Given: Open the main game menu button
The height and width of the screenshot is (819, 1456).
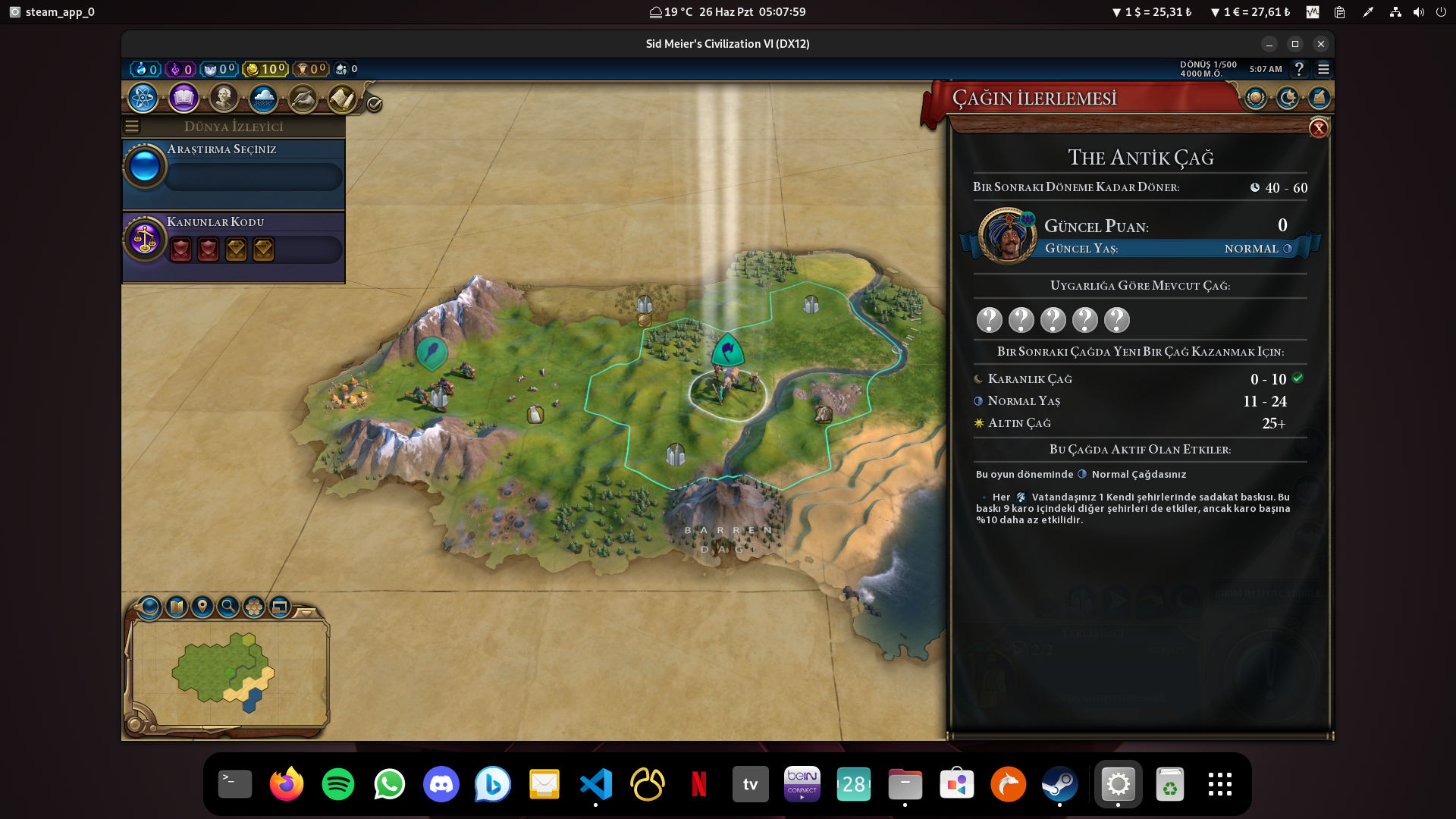Looking at the screenshot, I should click(x=1323, y=69).
